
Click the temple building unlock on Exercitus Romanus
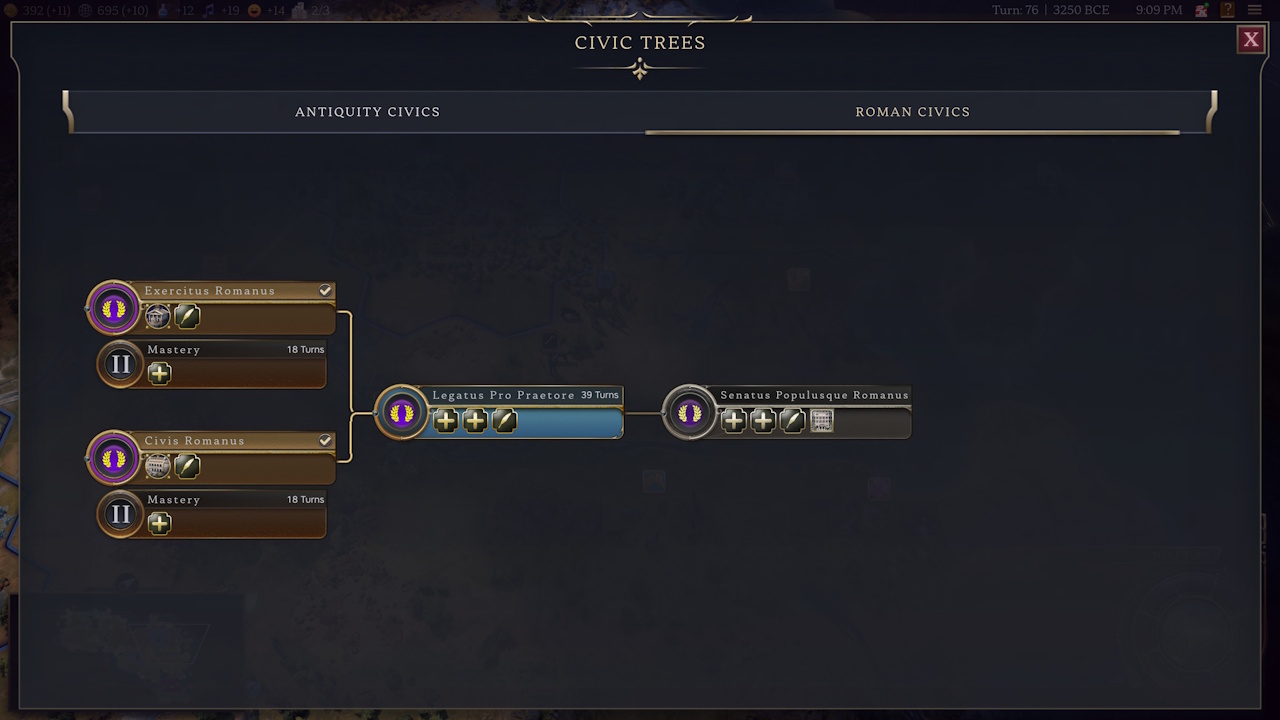(x=157, y=317)
